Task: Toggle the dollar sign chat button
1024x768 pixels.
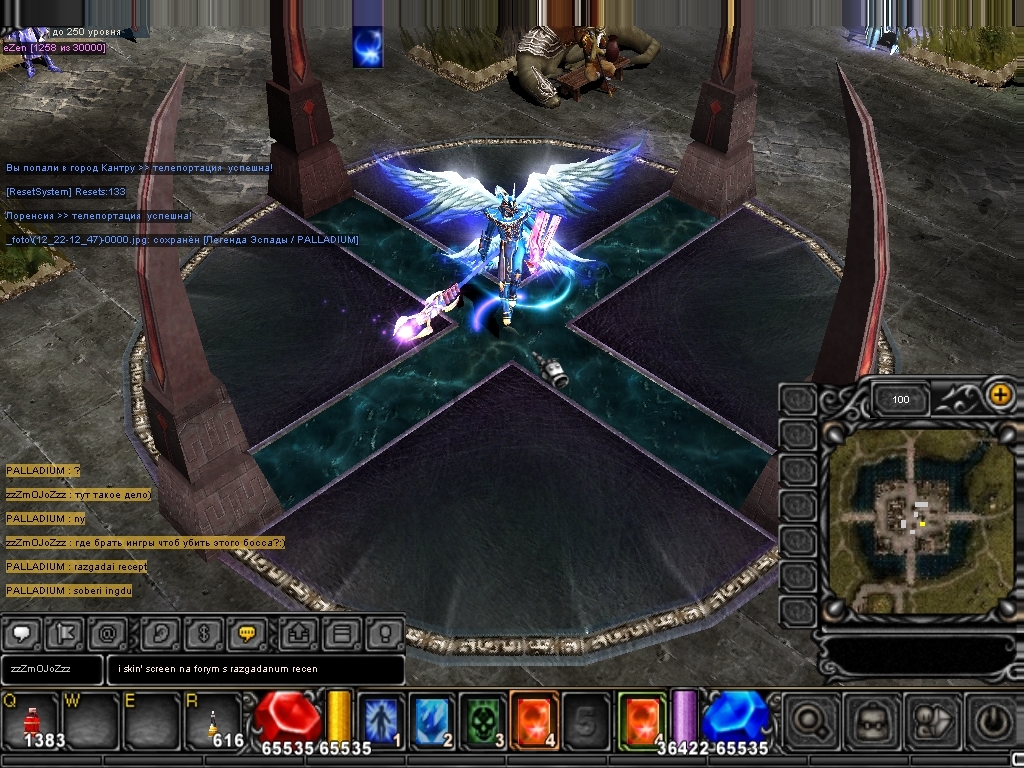Action: tap(203, 633)
